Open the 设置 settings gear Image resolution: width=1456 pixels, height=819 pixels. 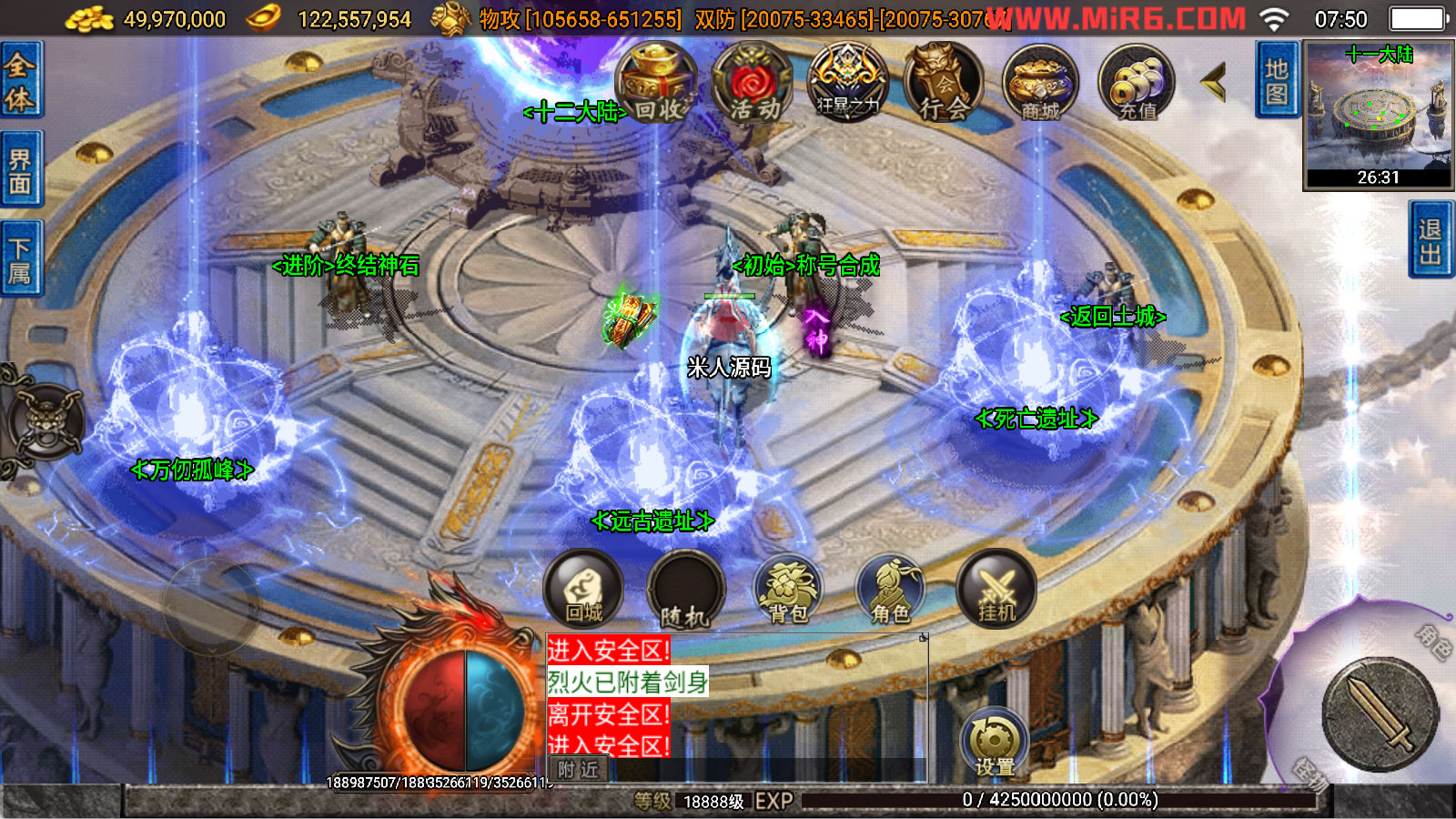(x=994, y=743)
